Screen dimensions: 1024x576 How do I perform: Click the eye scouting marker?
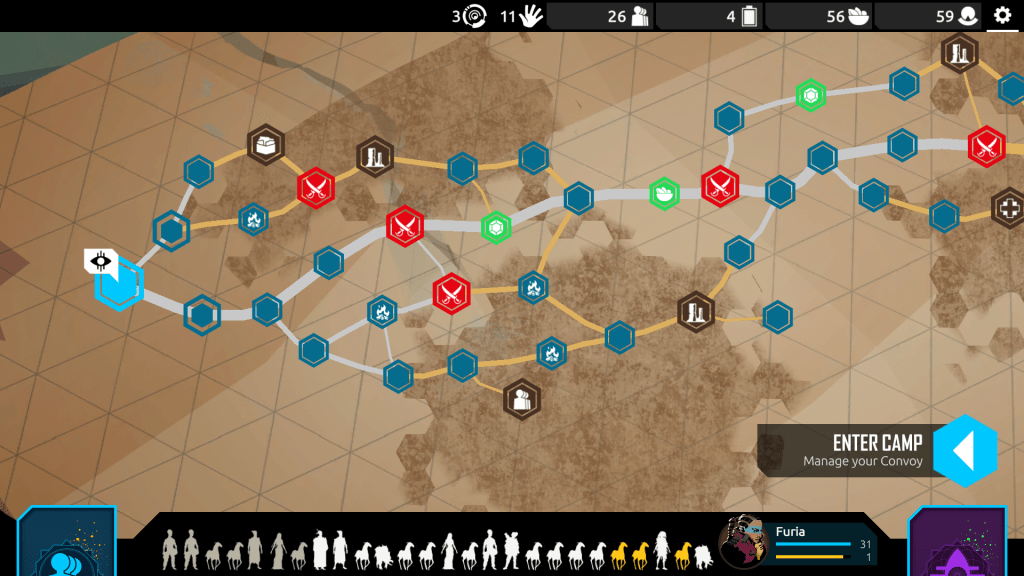pyautogui.click(x=101, y=263)
